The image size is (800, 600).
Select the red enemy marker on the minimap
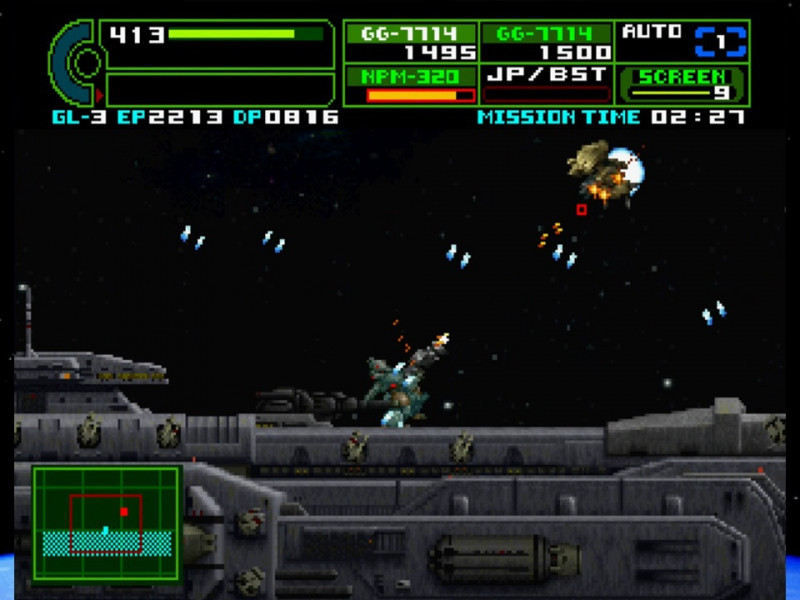[124, 511]
